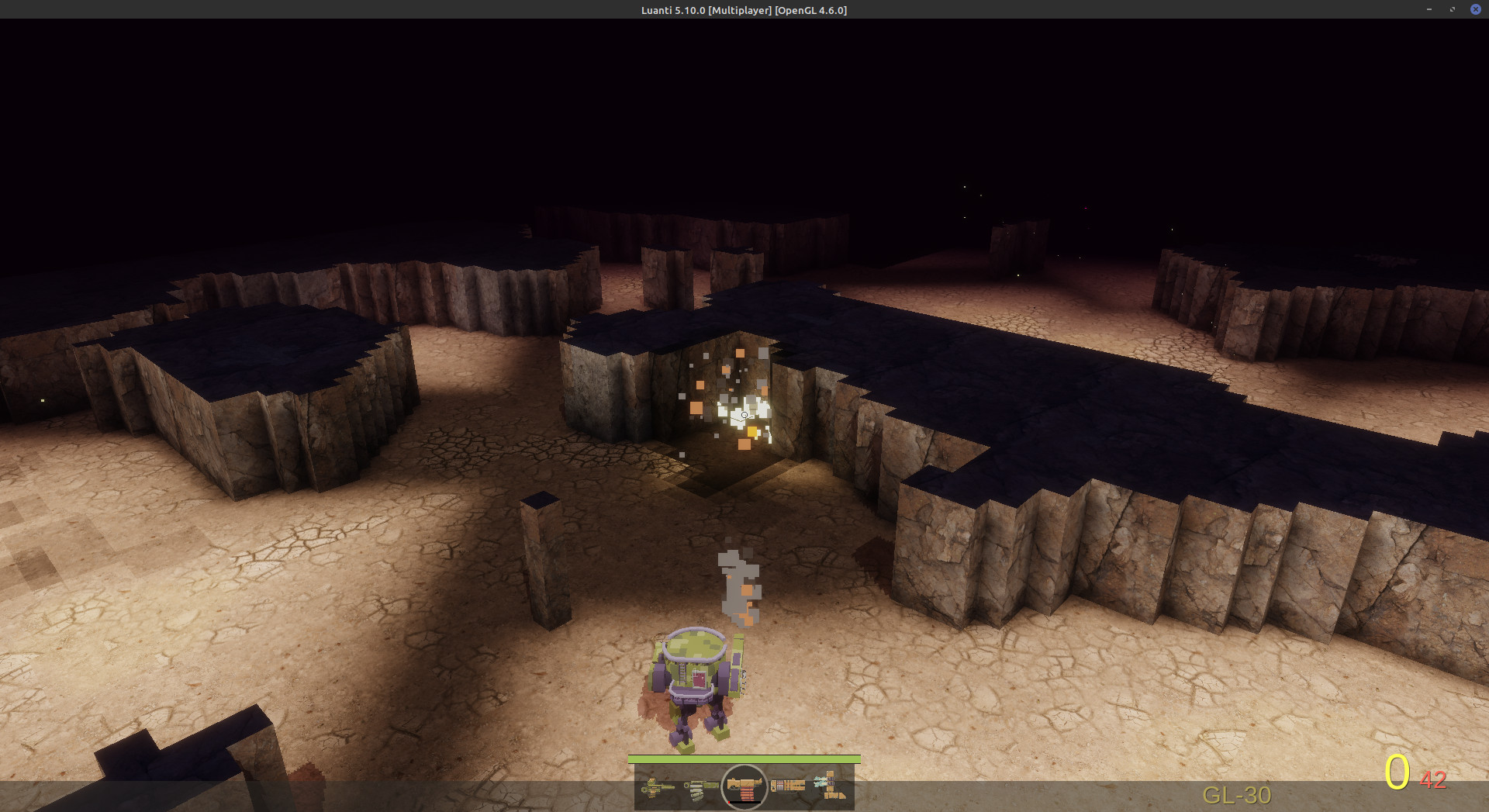Select the green scoped rifle slot

point(658,787)
